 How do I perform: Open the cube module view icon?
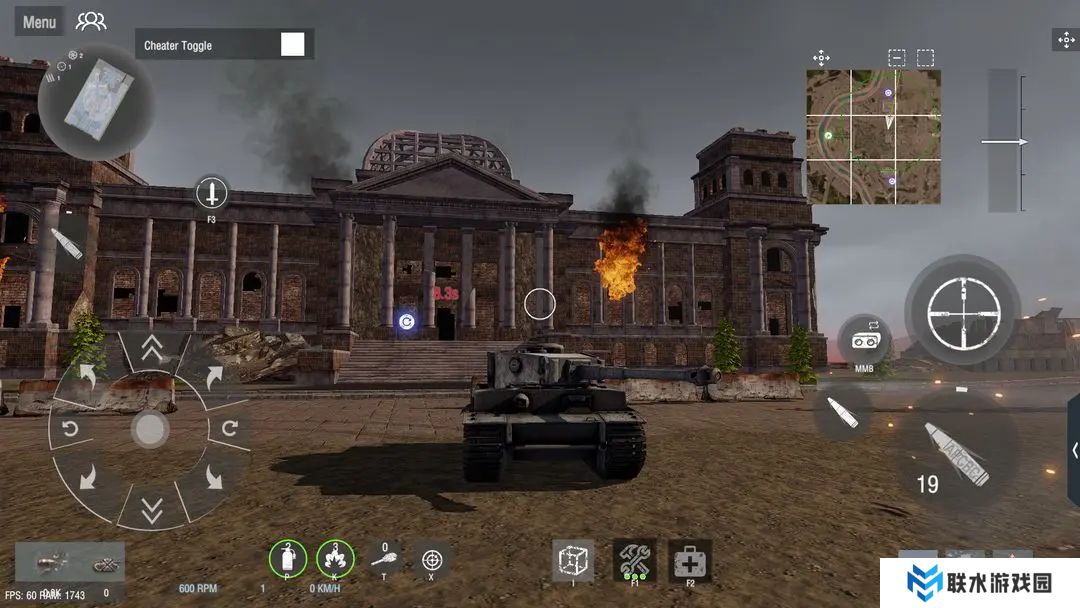[x=573, y=560]
